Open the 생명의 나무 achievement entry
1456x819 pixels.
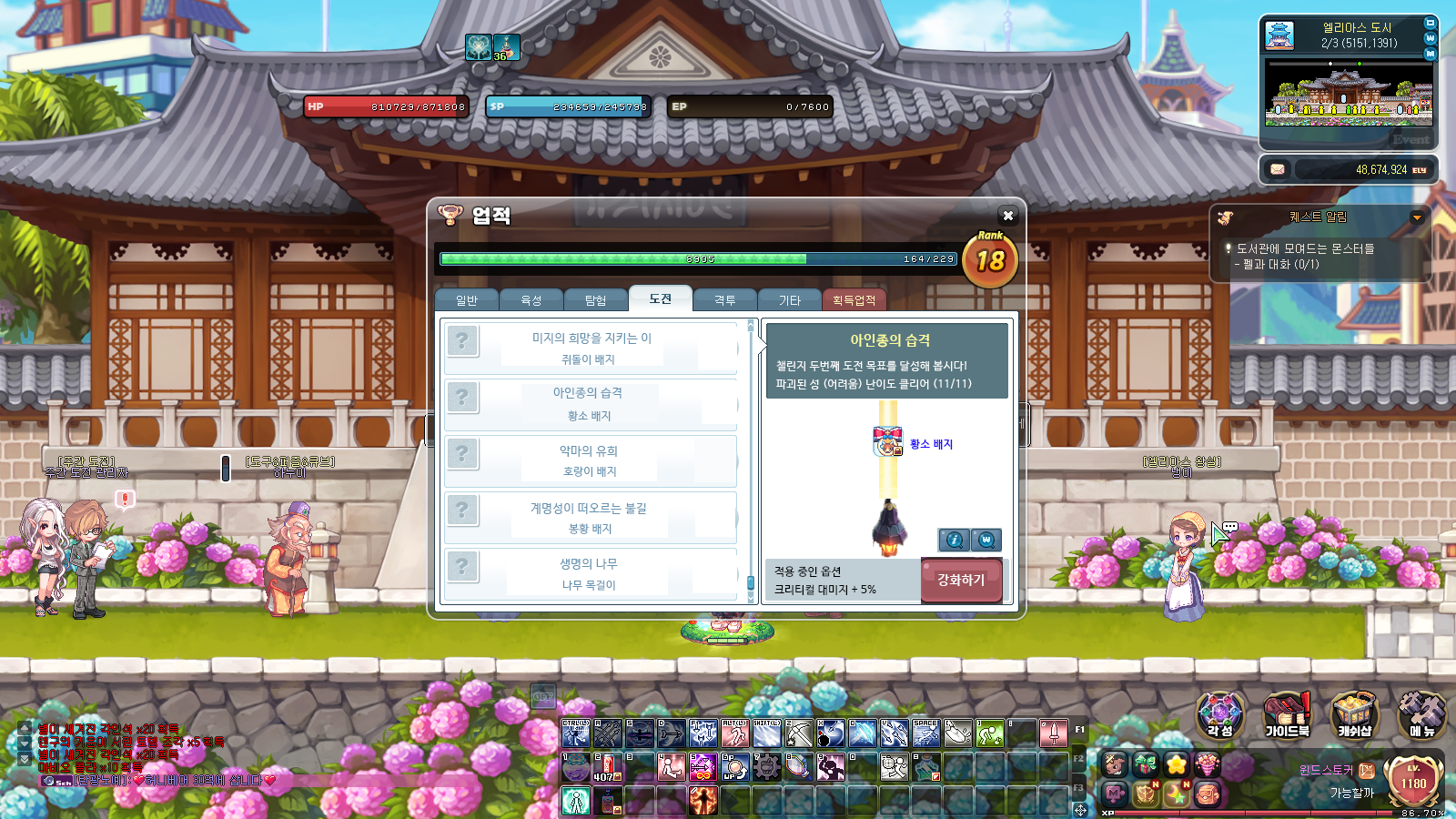click(591, 574)
